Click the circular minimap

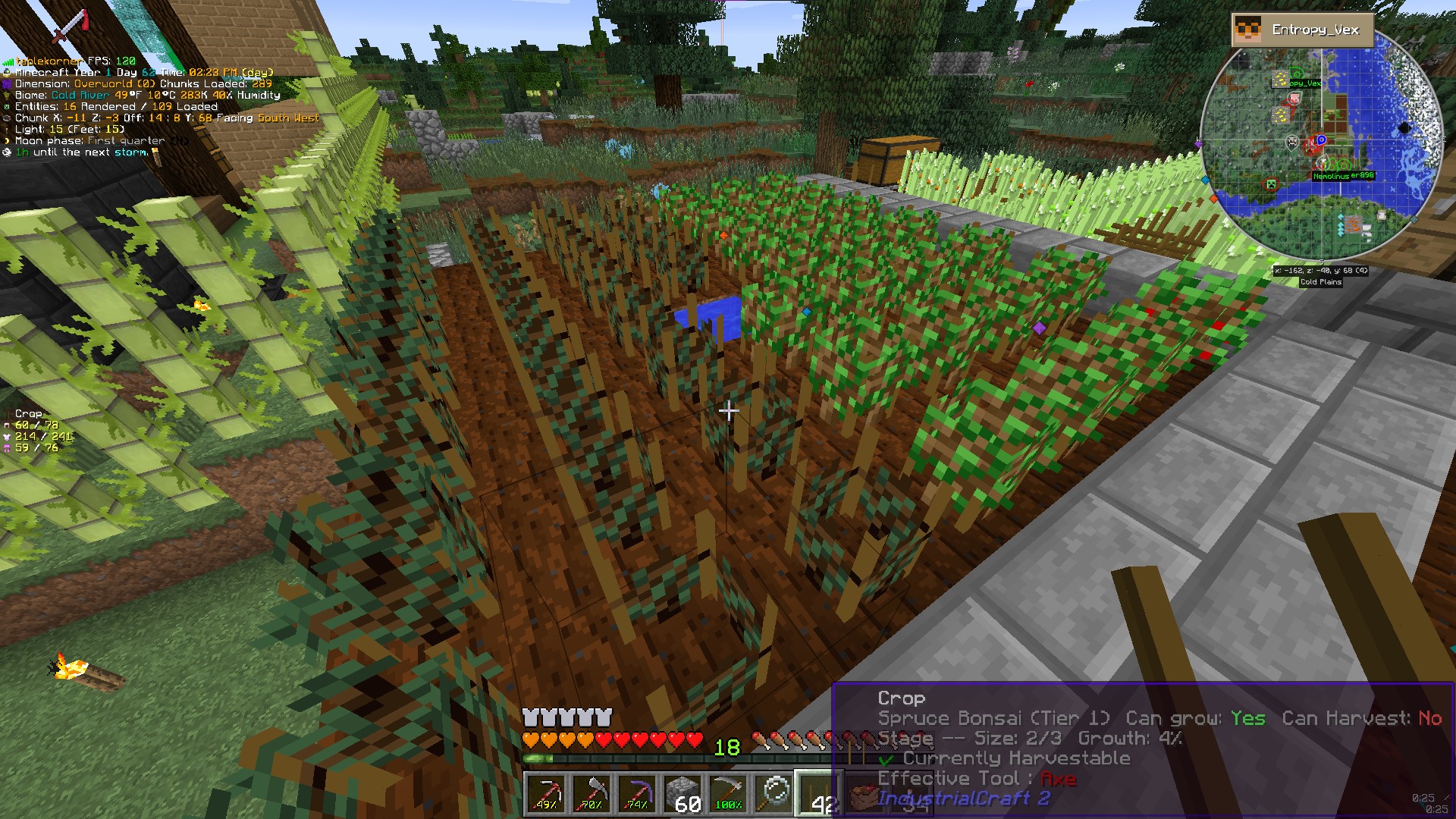tap(1321, 144)
